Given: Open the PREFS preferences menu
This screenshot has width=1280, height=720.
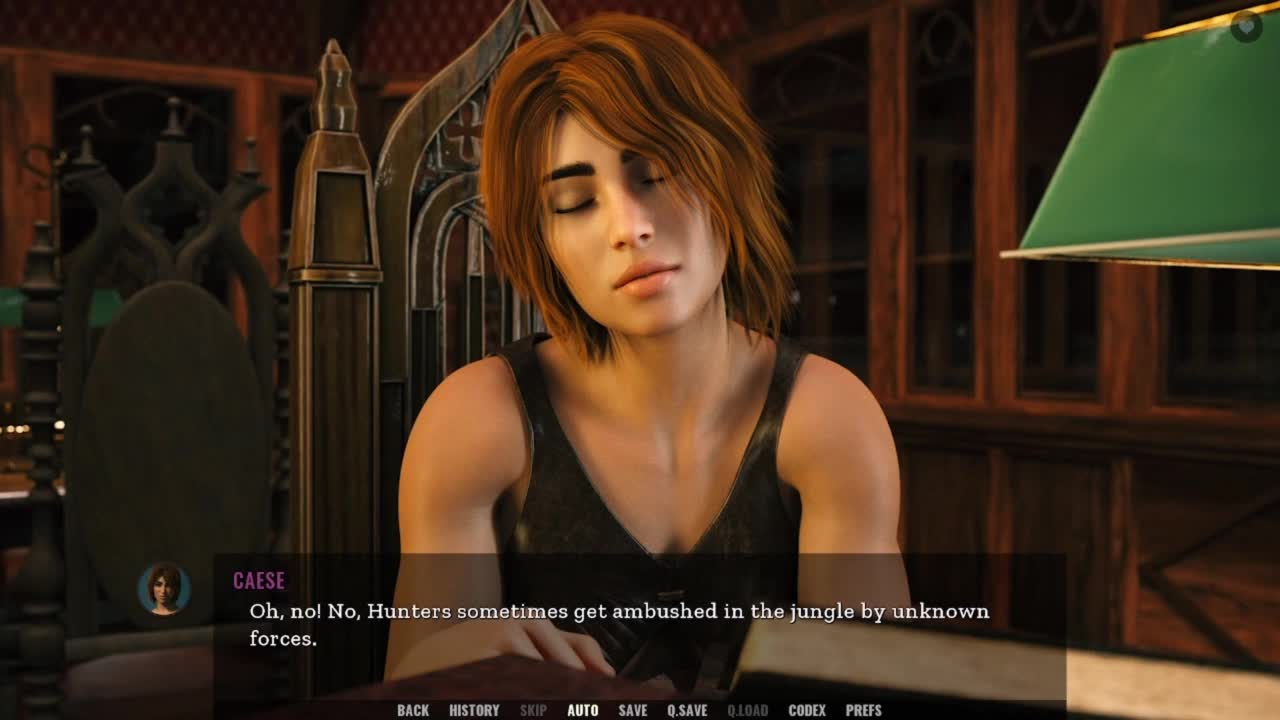Looking at the screenshot, I should tap(863, 710).
